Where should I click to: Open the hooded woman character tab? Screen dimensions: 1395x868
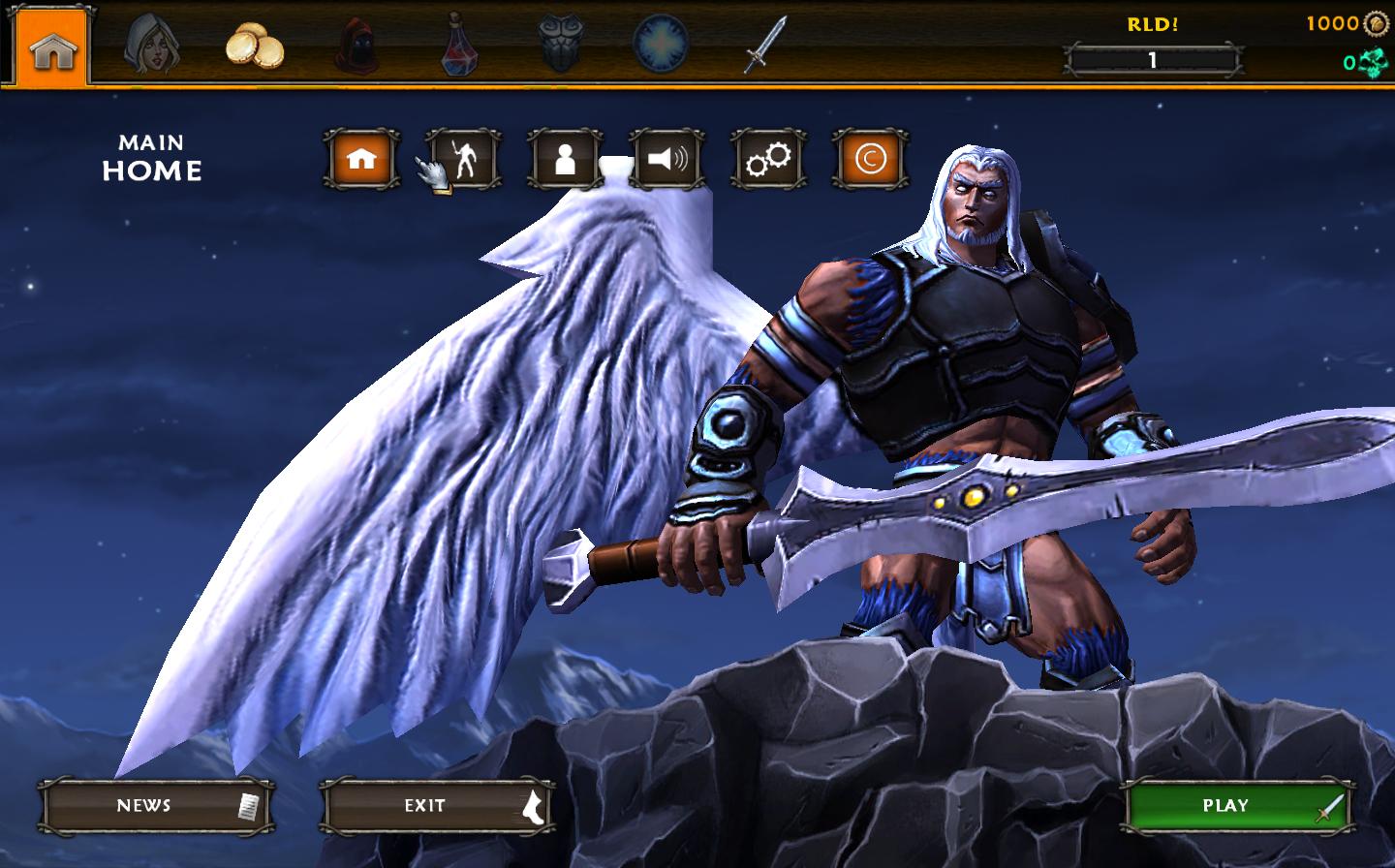[x=152, y=46]
